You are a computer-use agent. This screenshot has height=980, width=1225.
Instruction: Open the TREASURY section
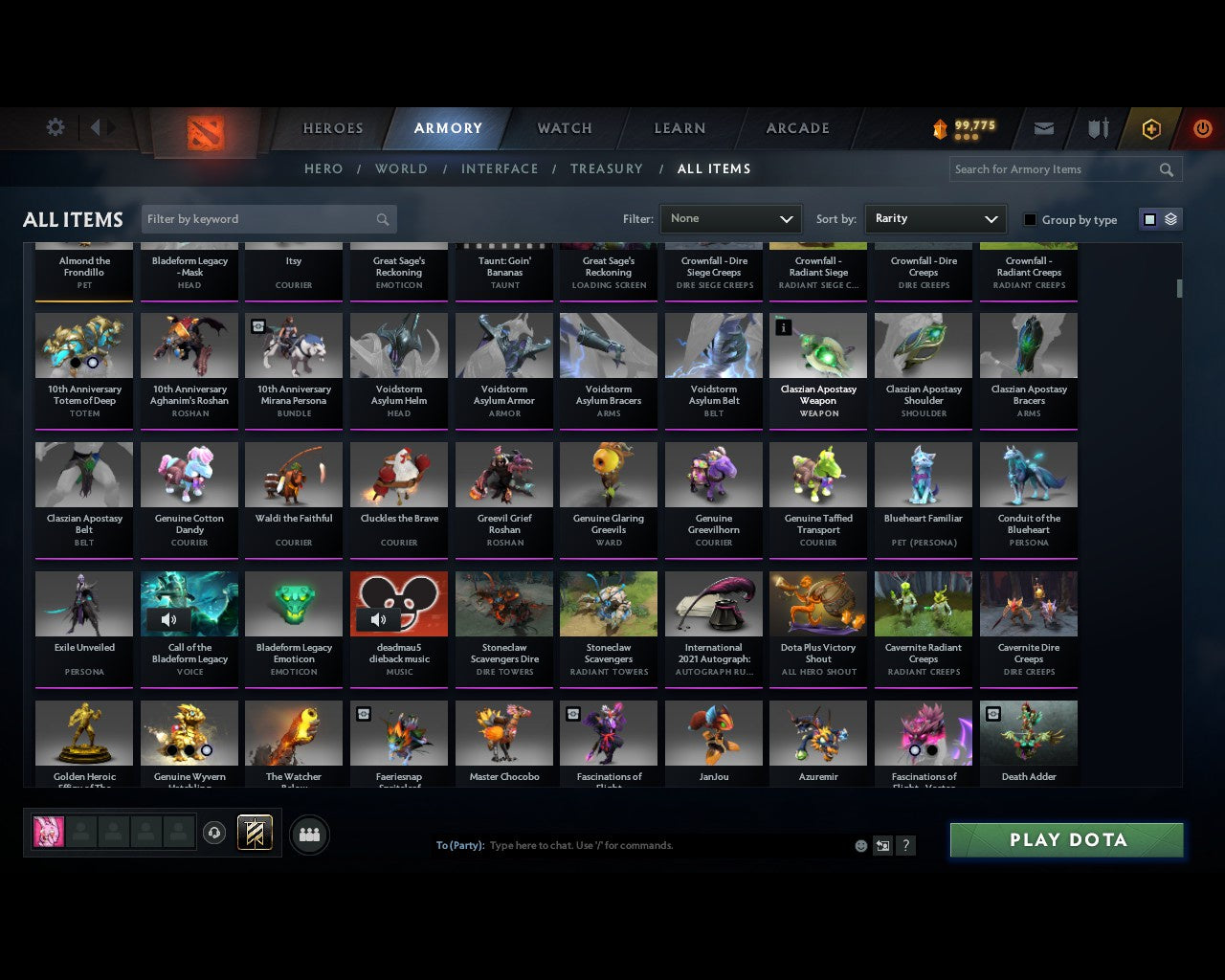(607, 168)
